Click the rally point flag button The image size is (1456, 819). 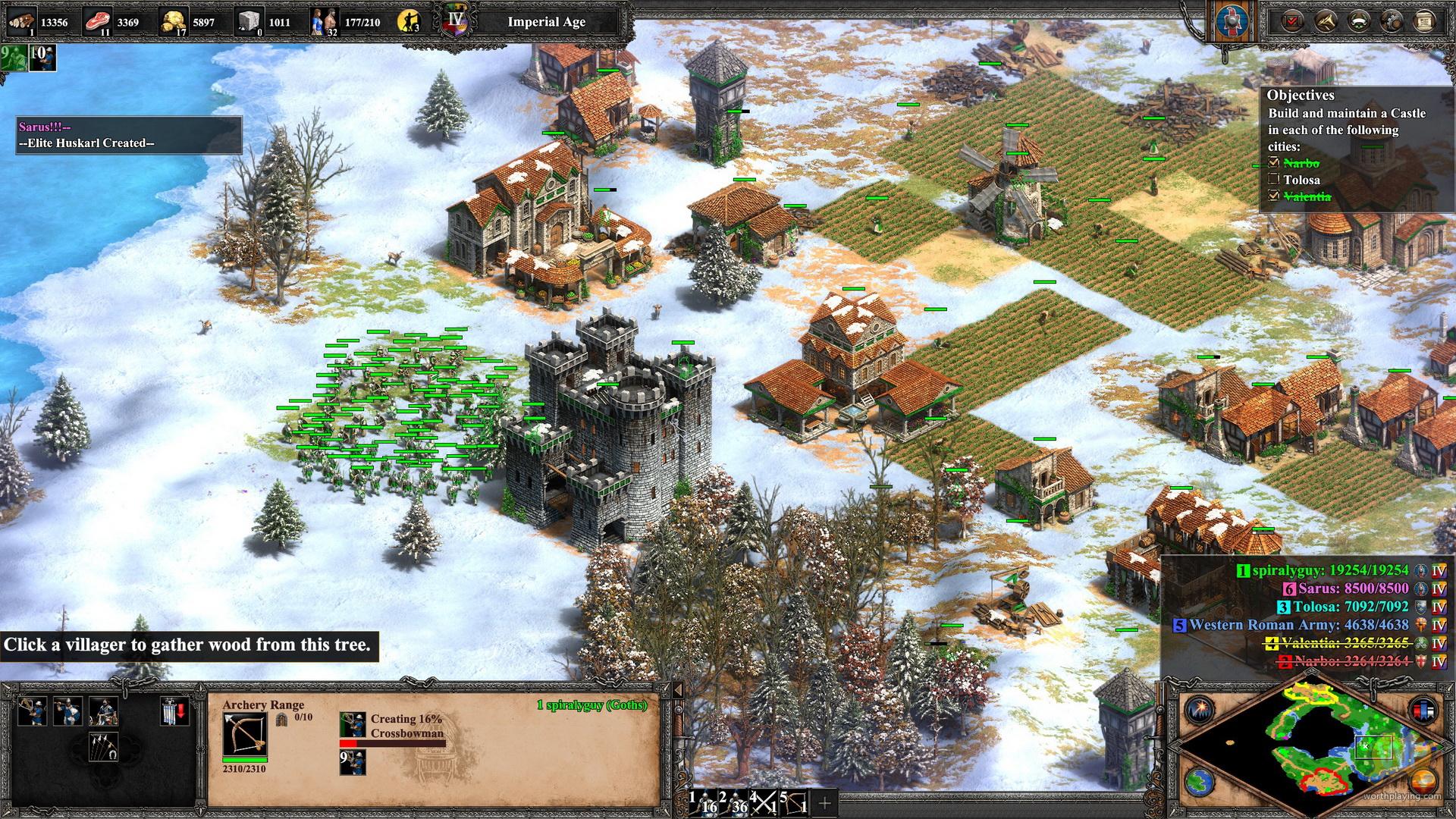pos(174,713)
